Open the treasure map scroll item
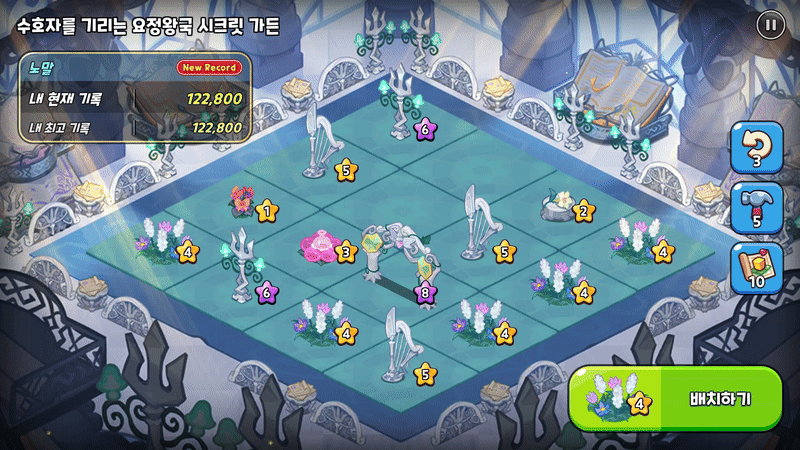Image resolution: width=800 pixels, height=450 pixels. coord(756,268)
